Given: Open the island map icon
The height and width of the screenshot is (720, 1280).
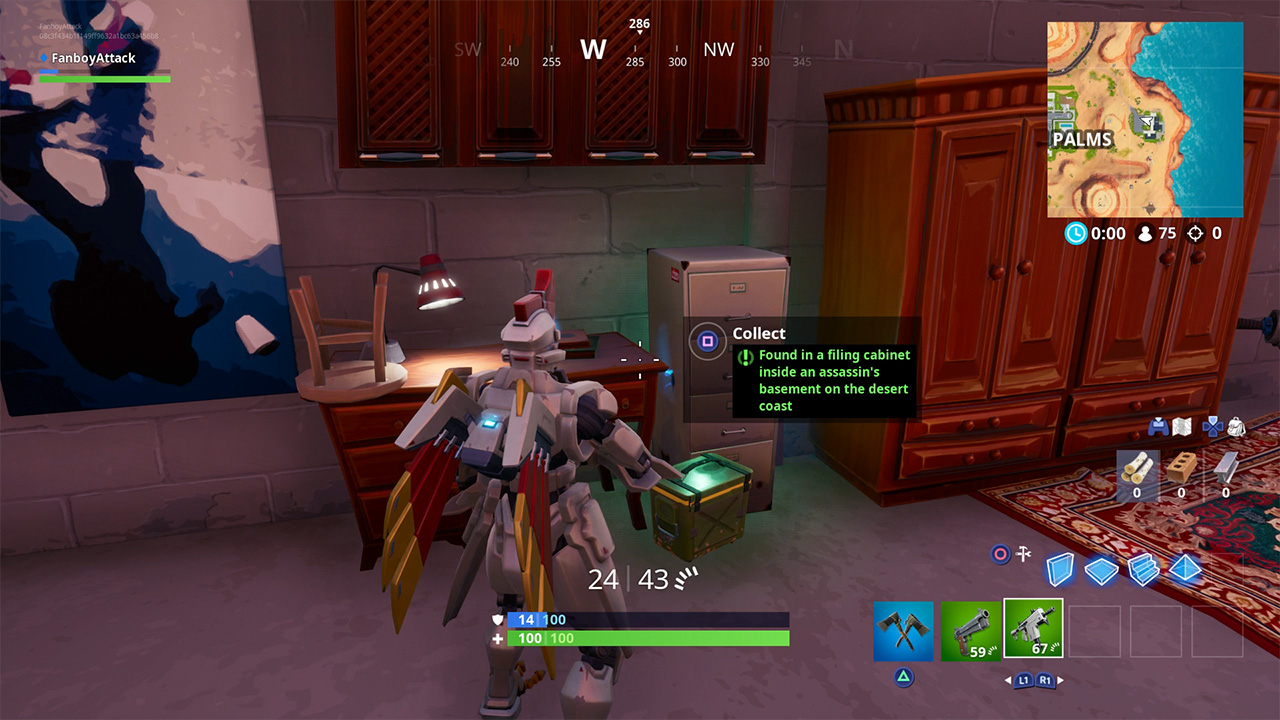Looking at the screenshot, I should click(1181, 427).
